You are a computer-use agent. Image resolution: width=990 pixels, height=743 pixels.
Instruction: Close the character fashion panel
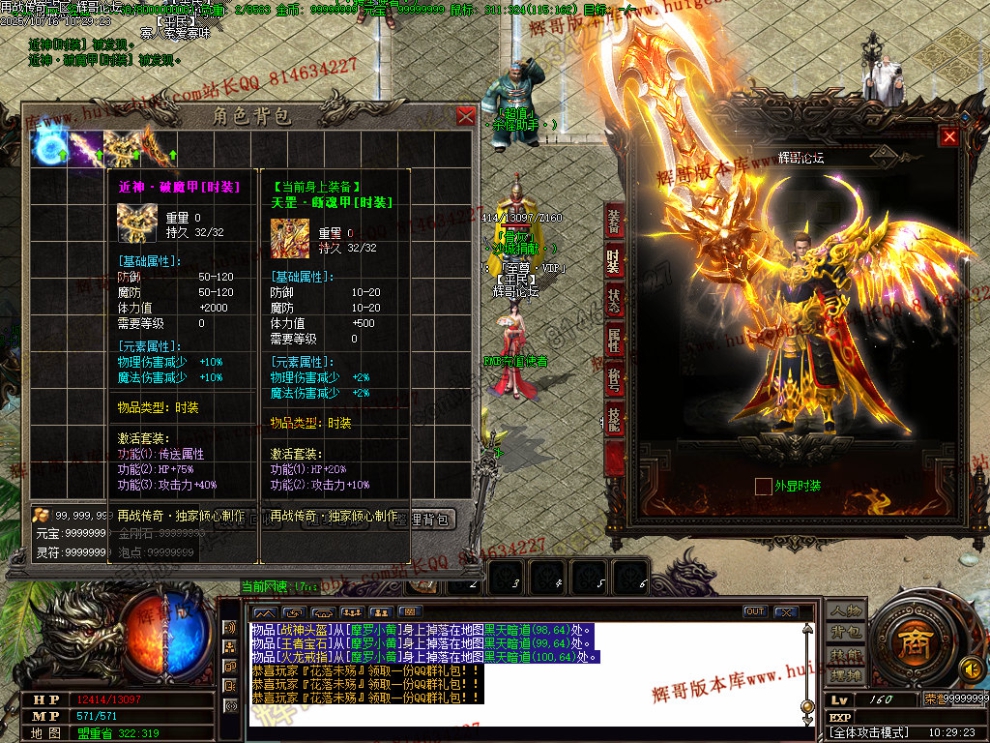pos(948,137)
